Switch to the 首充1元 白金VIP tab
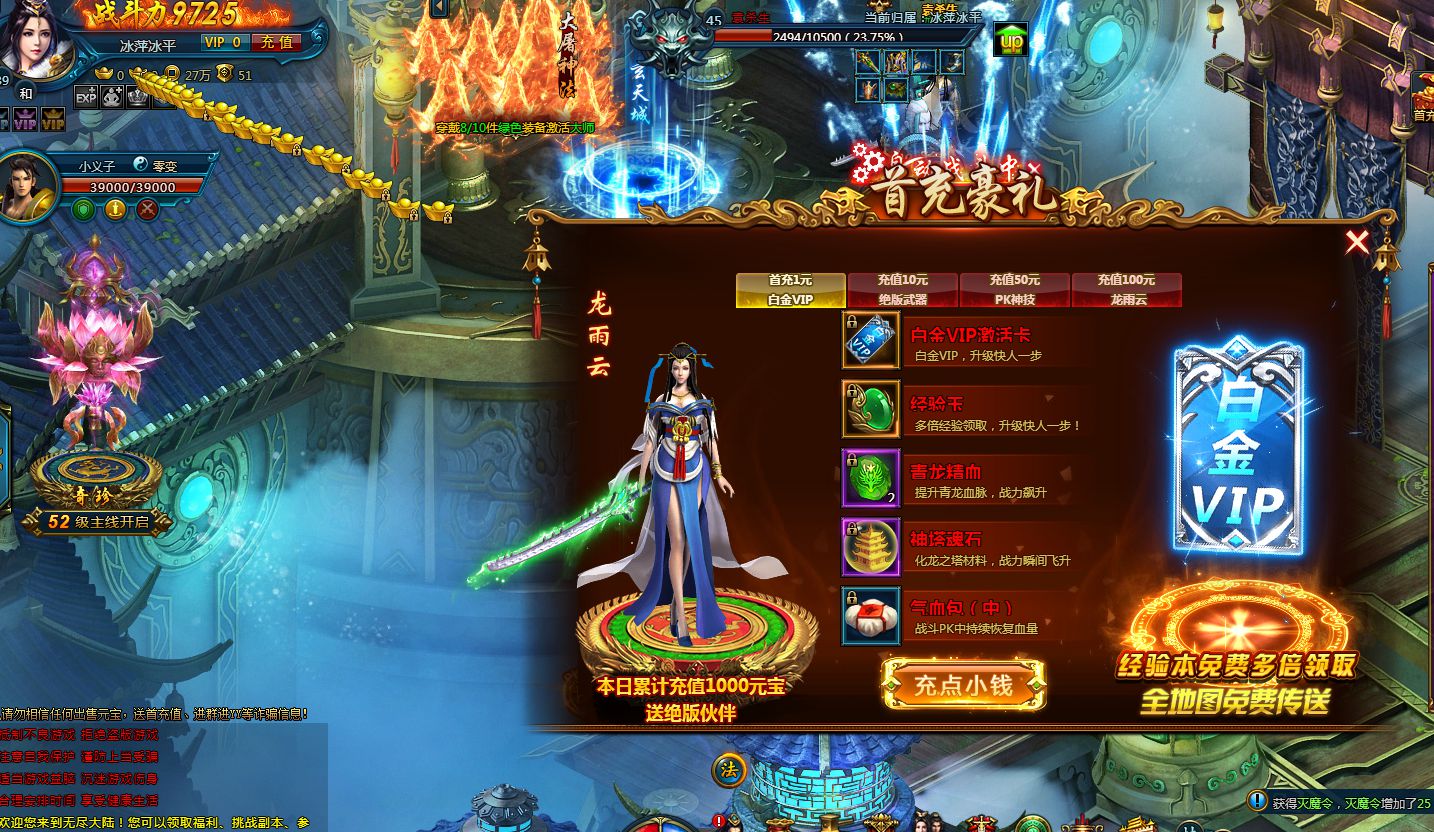The height and width of the screenshot is (832, 1434). (791, 290)
